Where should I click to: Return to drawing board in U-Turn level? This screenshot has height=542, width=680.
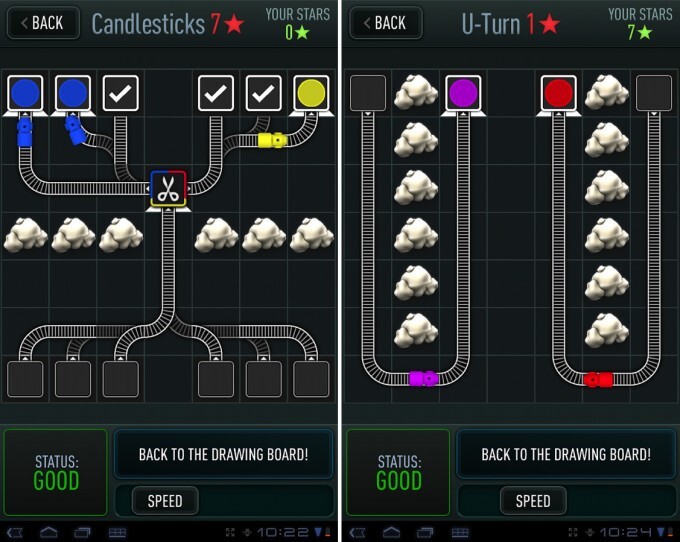(566, 454)
